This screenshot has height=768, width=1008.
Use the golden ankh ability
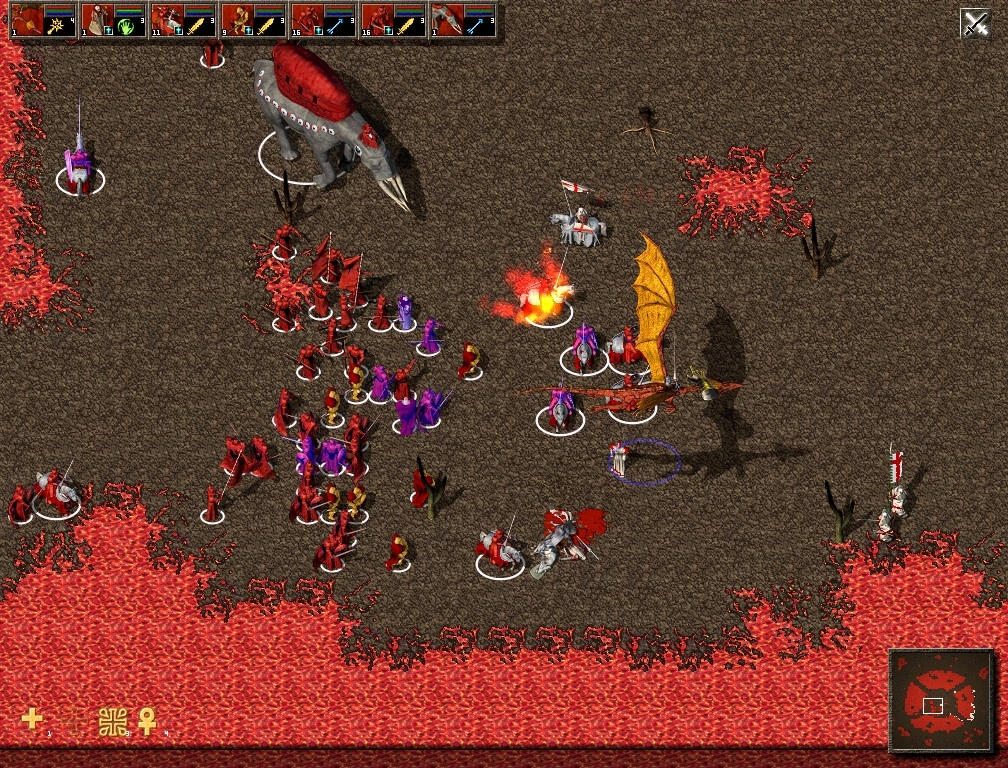click(x=147, y=720)
